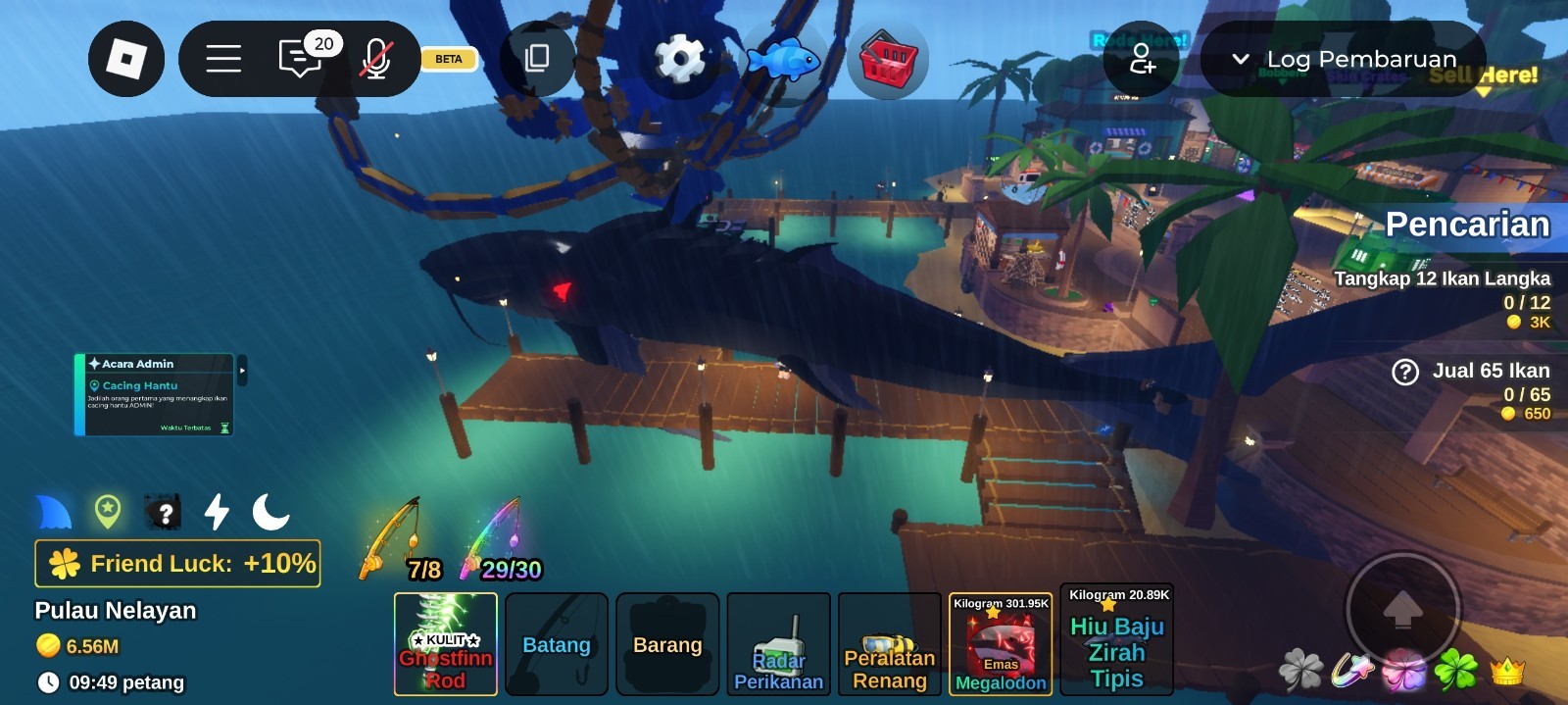Open the Barang items slot
This screenshot has height=705, width=1568.
(667, 644)
